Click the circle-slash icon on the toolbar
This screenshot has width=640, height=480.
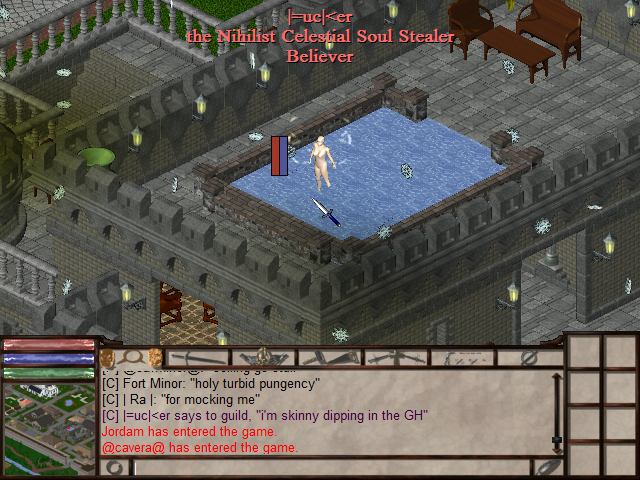(x=530, y=357)
